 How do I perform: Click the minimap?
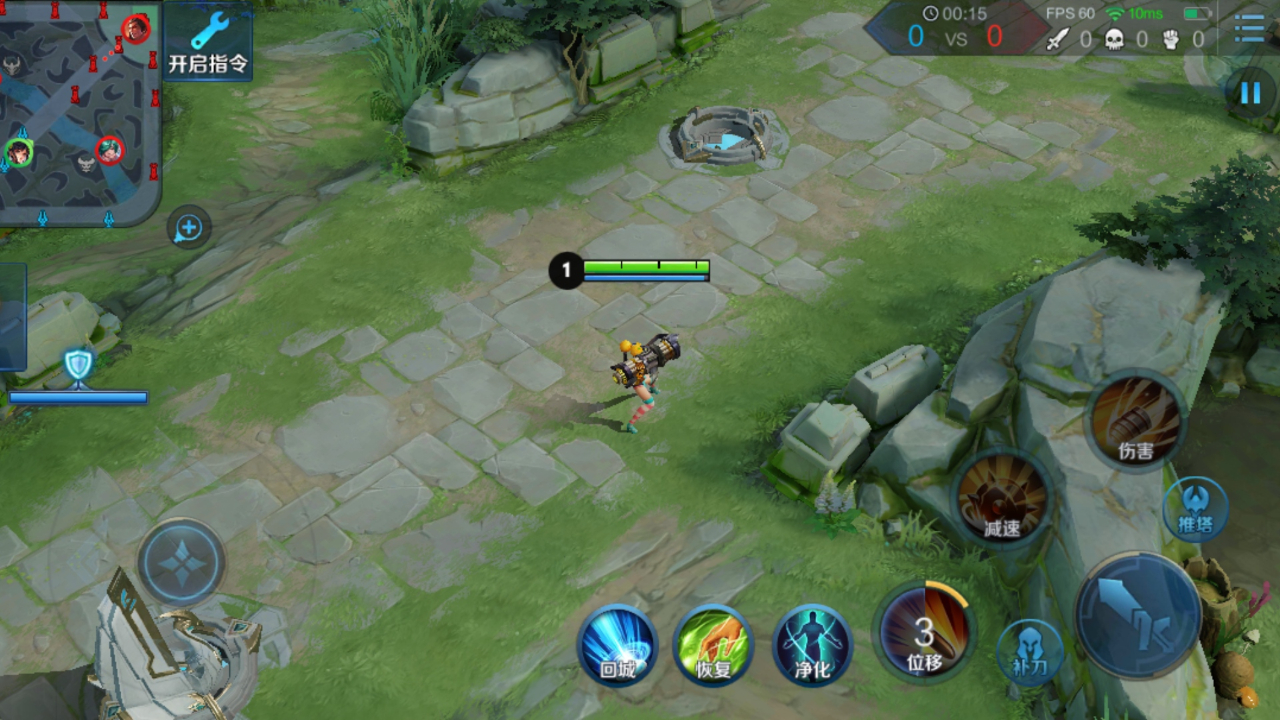pos(80,110)
